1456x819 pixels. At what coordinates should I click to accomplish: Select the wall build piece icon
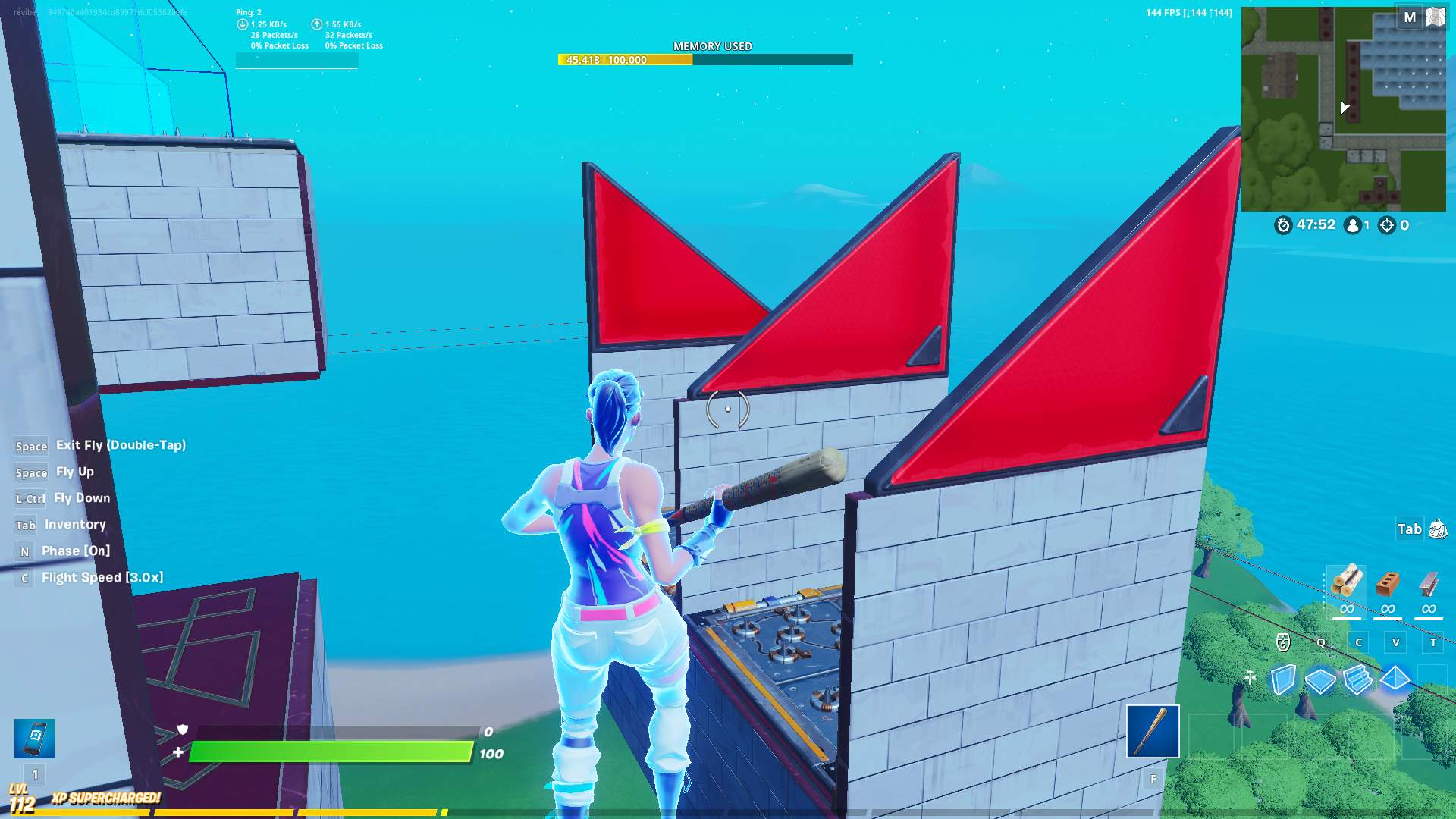[1283, 681]
